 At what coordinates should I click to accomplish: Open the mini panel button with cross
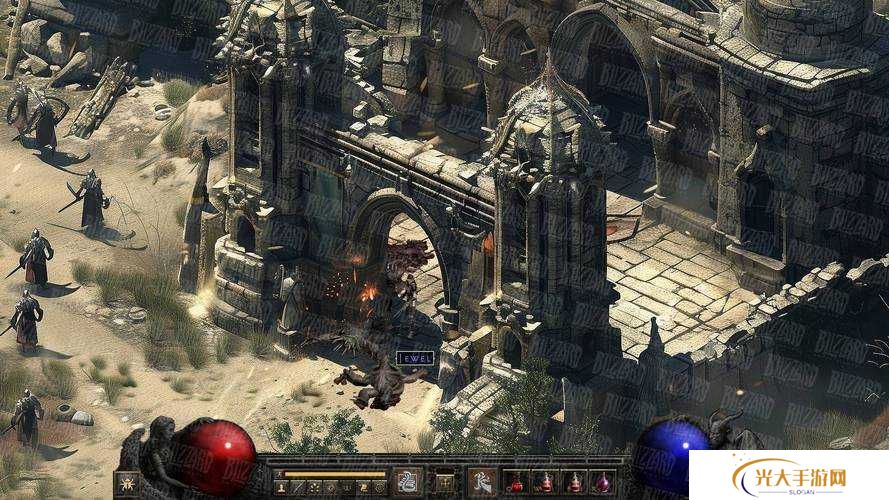(x=444, y=483)
